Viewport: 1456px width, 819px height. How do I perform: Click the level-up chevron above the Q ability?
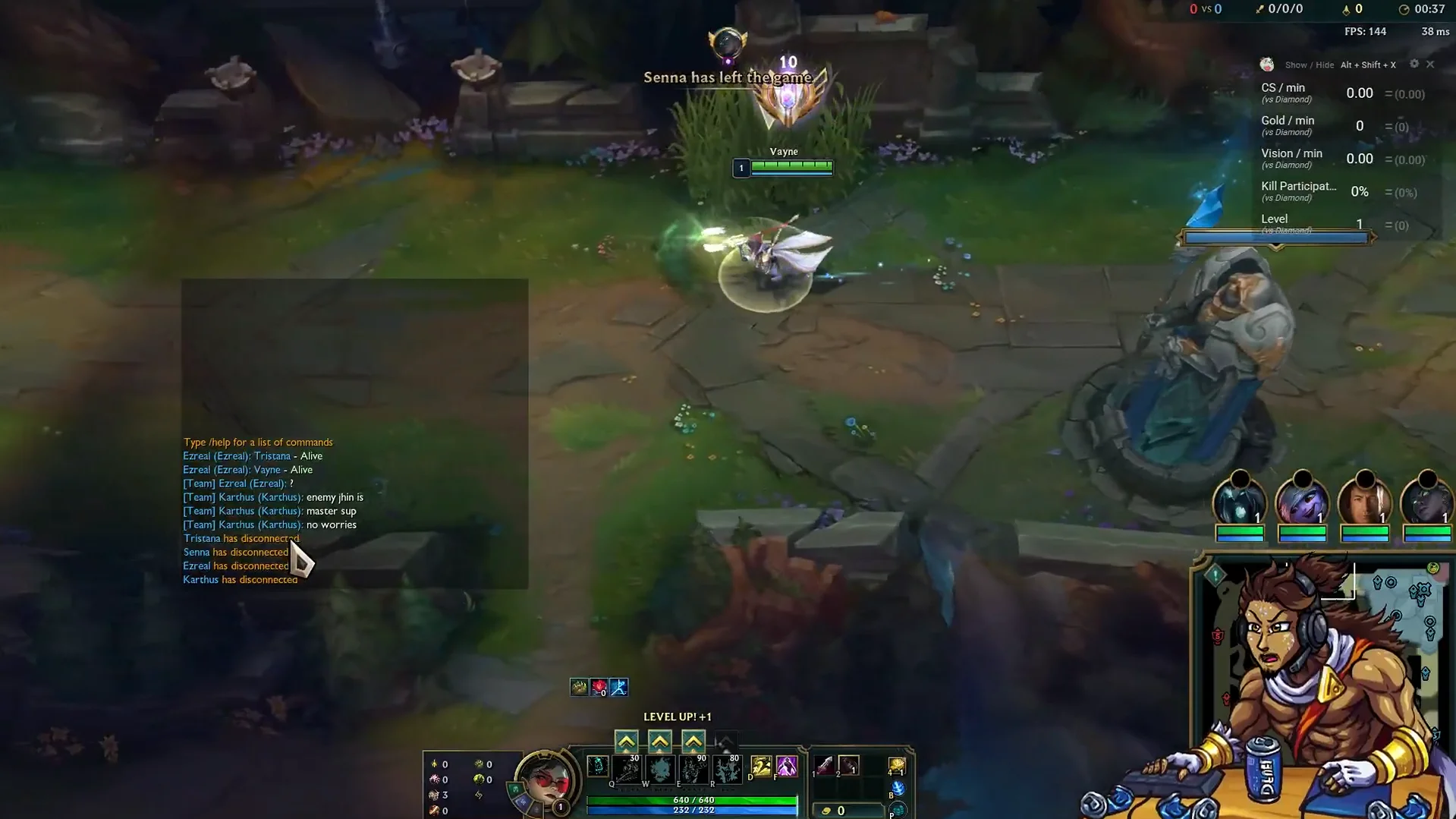point(626,740)
